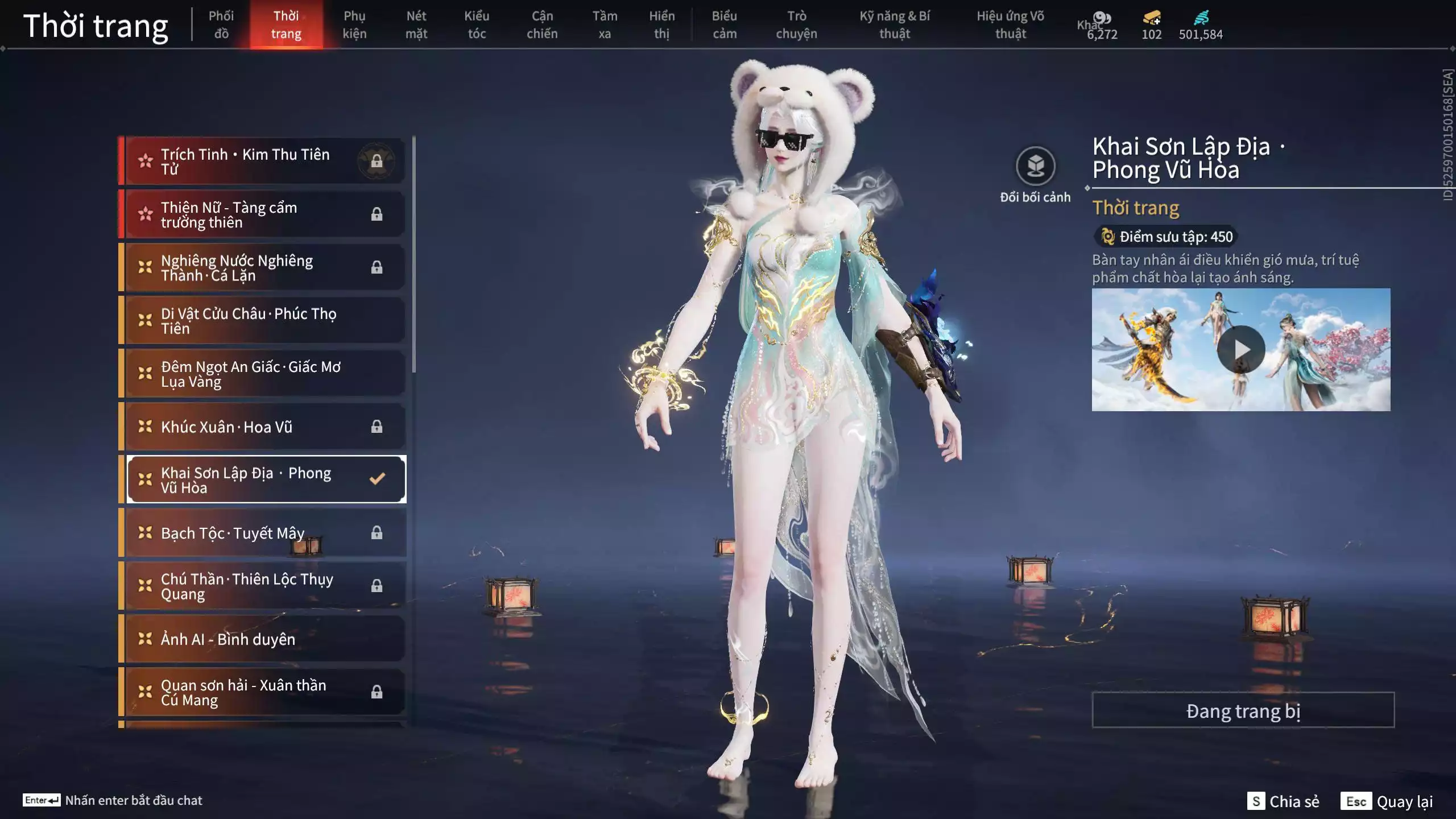Go back with Quay lại
The height and width of the screenshot is (819, 1456).
tap(1388, 801)
